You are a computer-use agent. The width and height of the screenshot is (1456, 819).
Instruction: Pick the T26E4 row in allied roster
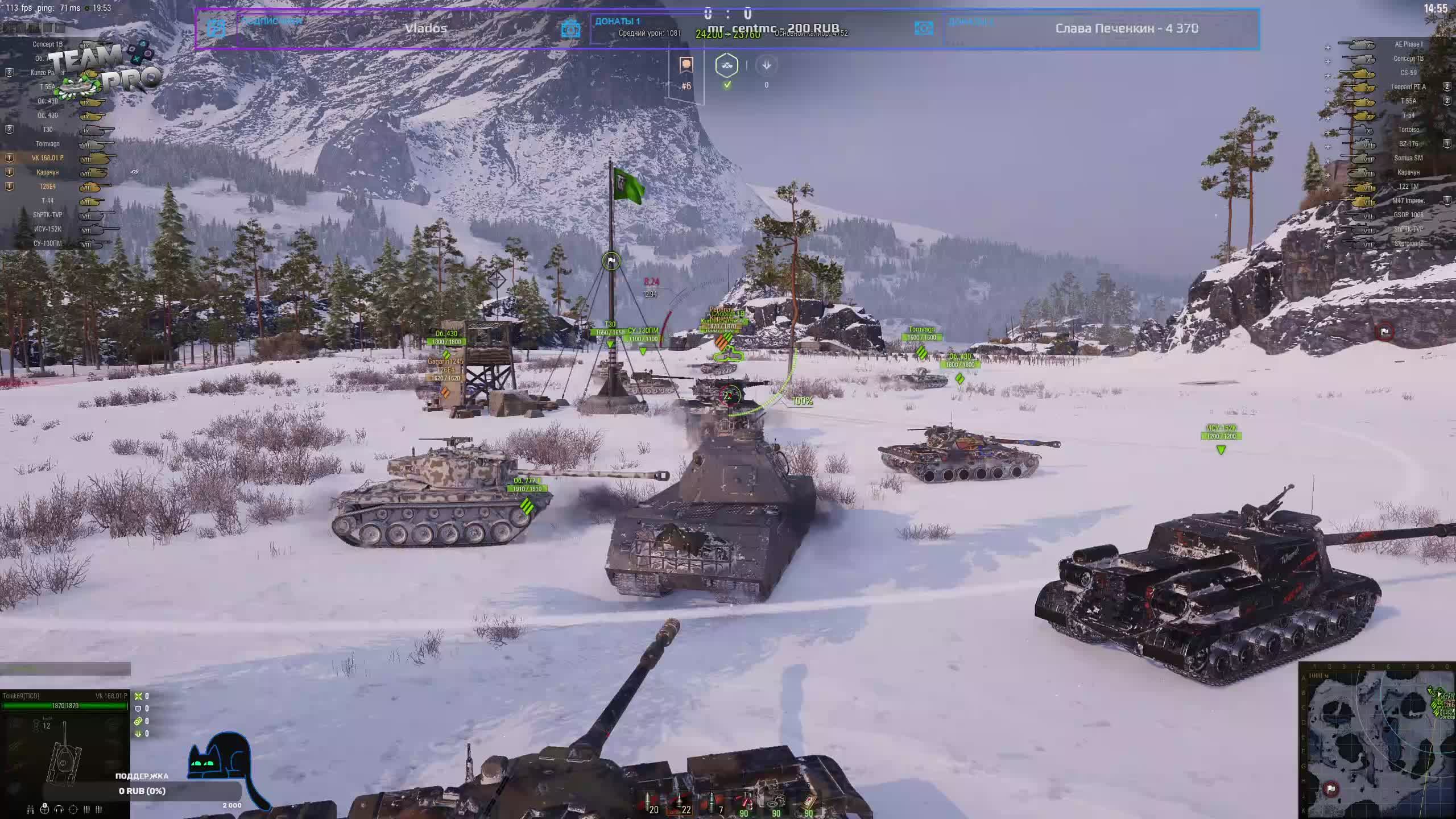pyautogui.click(x=48, y=187)
